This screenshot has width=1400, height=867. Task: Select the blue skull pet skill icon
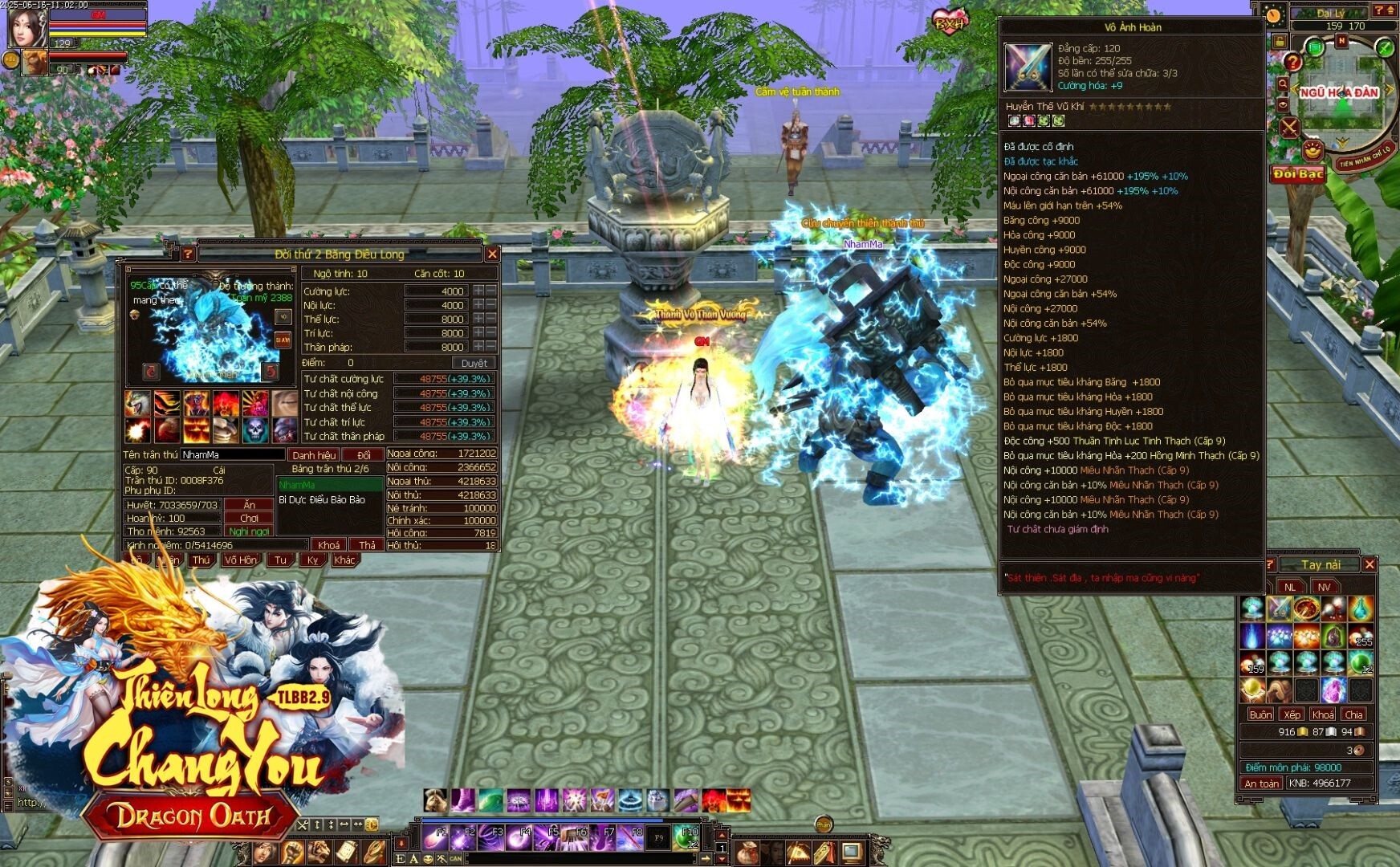[255, 430]
